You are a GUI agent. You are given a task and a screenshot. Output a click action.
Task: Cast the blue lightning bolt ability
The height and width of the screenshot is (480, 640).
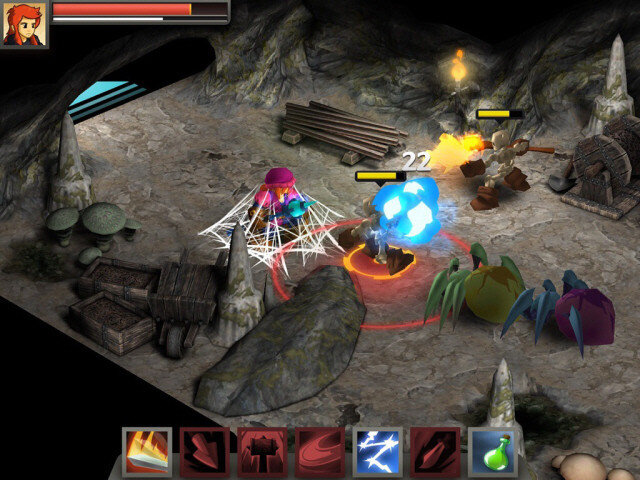click(x=378, y=452)
